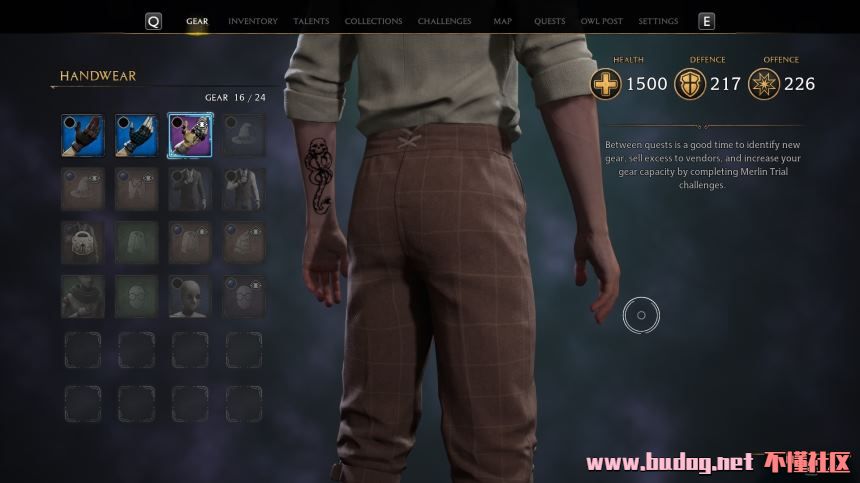
Task: Select the Gear tab
Action: click(197, 21)
